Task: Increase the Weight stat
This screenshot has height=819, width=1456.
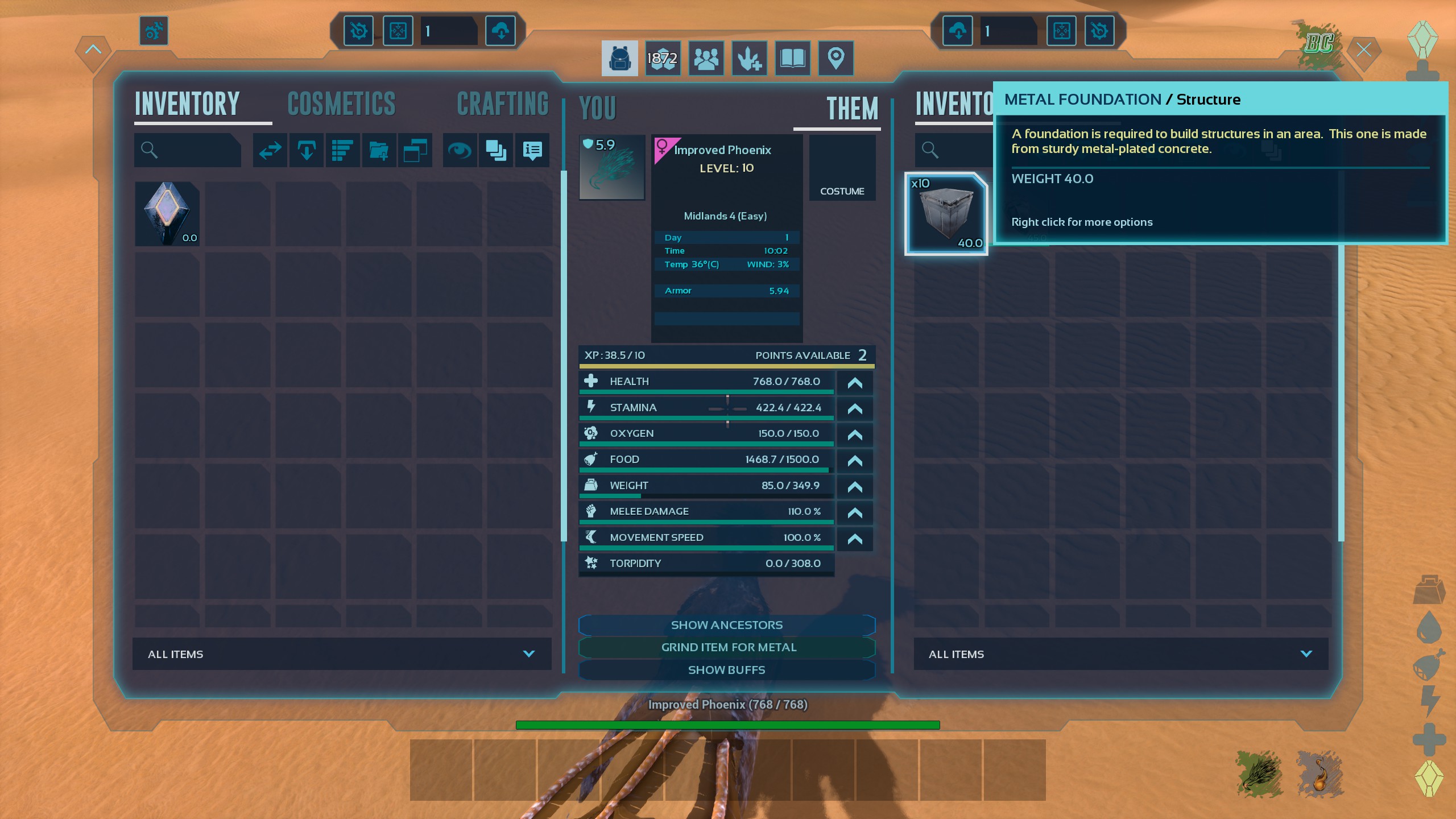Action: pyautogui.click(x=854, y=487)
